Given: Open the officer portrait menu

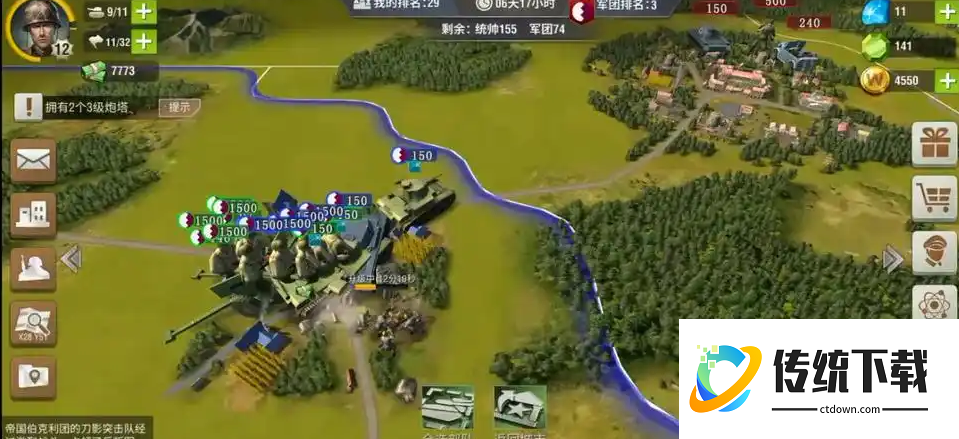Looking at the screenshot, I should pyautogui.click(x=934, y=253).
